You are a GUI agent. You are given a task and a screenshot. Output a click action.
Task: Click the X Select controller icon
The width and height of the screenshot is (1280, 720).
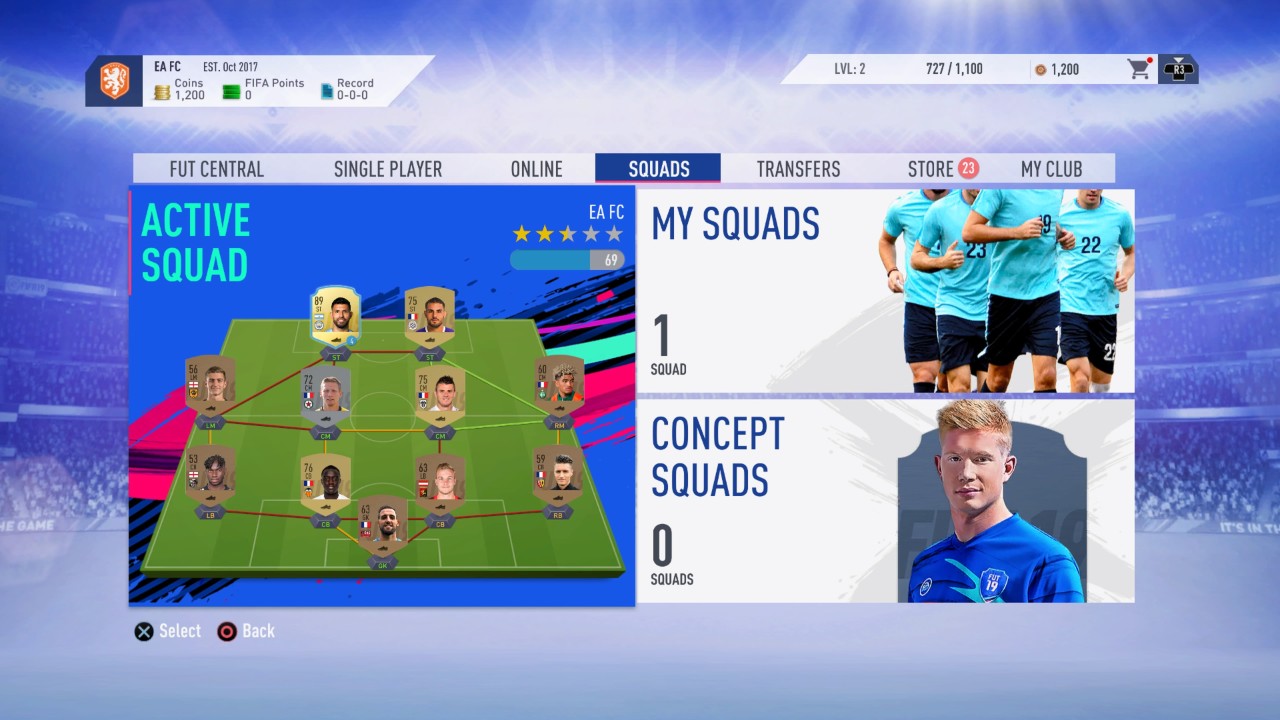pyautogui.click(x=143, y=631)
